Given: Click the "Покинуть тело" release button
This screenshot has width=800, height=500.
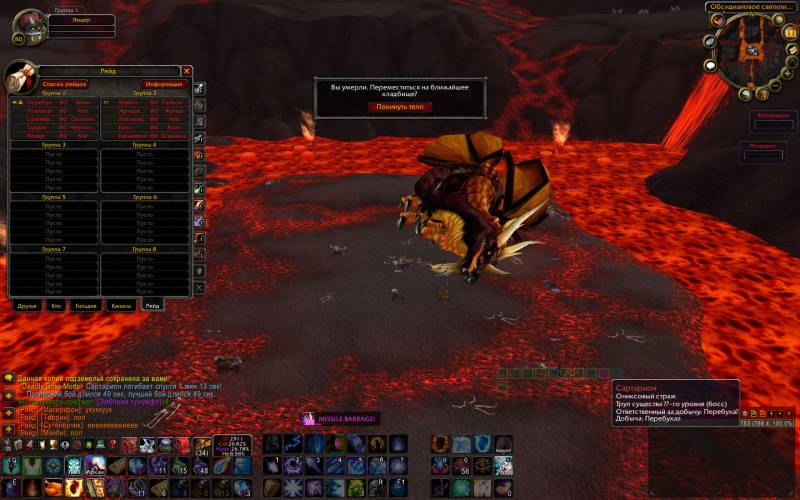Looking at the screenshot, I should click(x=399, y=106).
